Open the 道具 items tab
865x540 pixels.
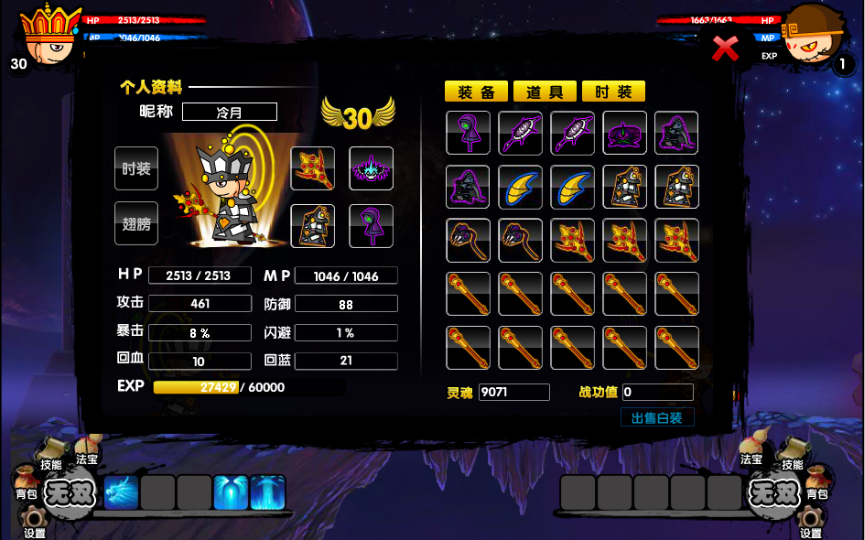tap(545, 92)
